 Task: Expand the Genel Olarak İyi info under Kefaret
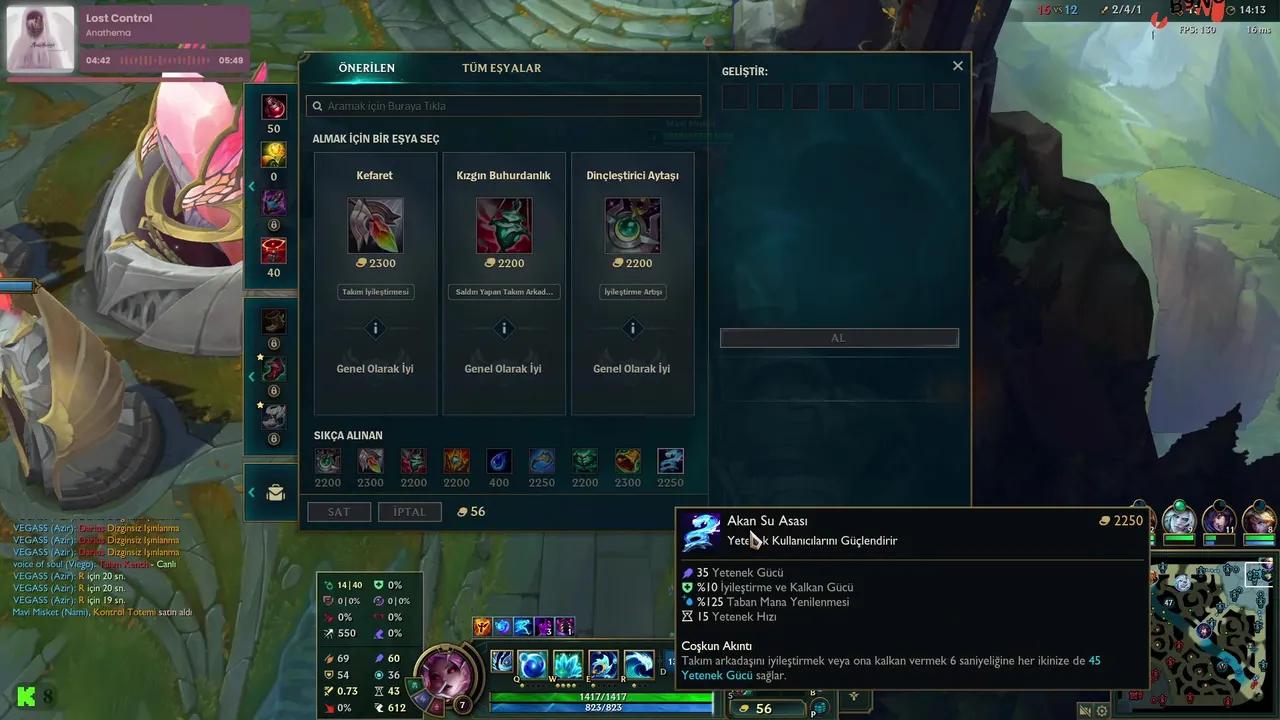pyautogui.click(x=375, y=328)
